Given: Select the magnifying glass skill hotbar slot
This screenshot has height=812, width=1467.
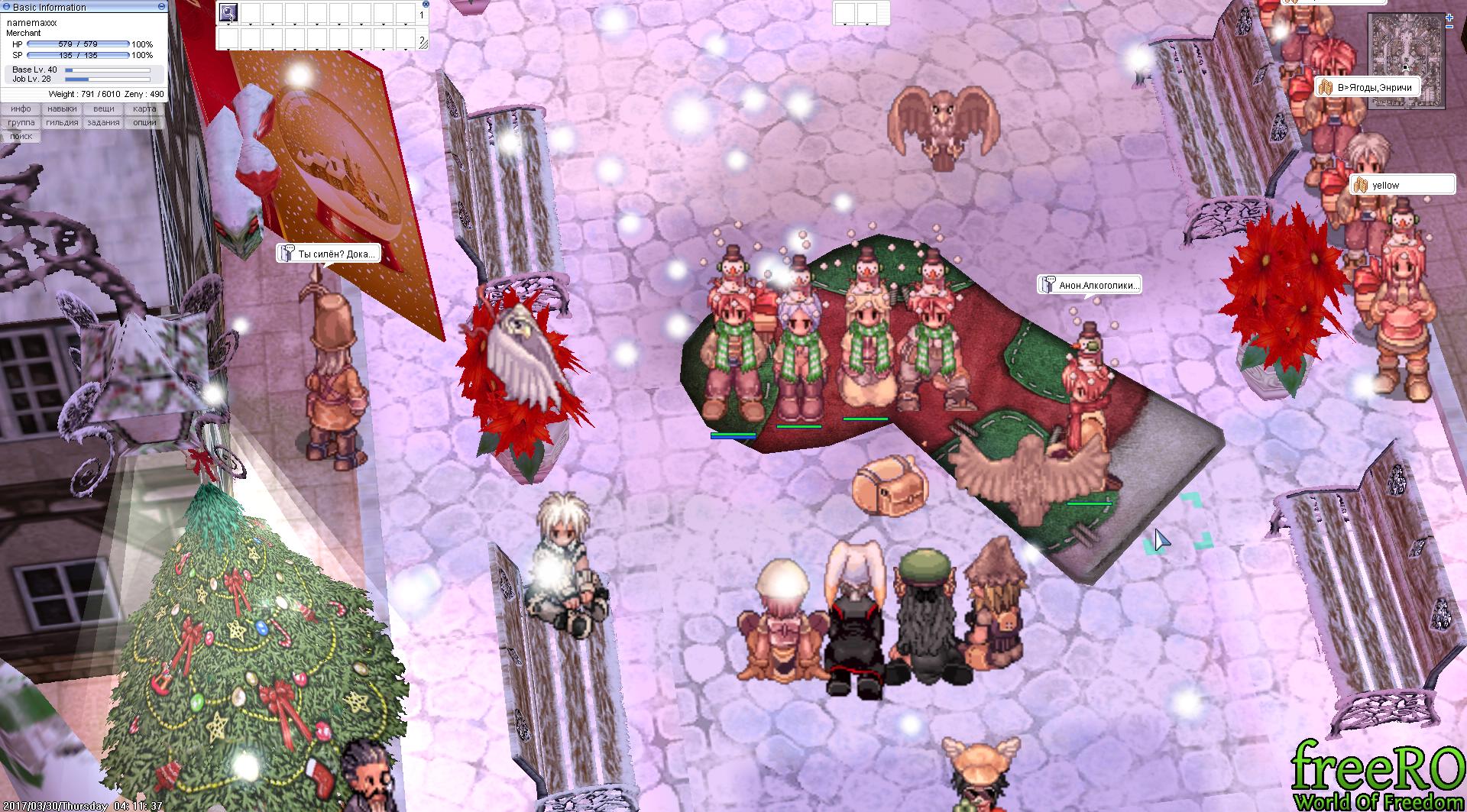Looking at the screenshot, I should [228, 12].
